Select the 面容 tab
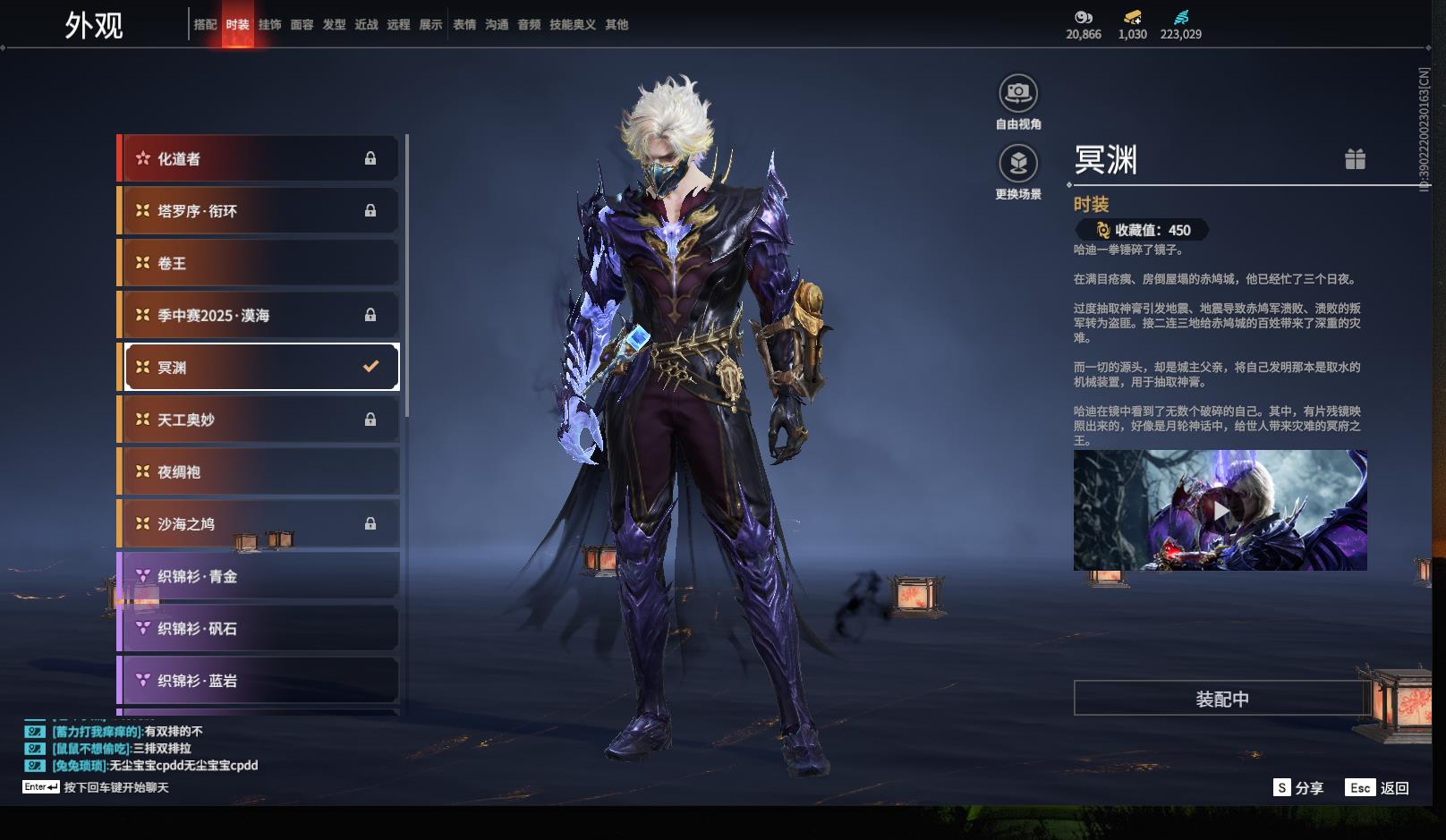The height and width of the screenshot is (840, 1446). pyautogui.click(x=302, y=25)
